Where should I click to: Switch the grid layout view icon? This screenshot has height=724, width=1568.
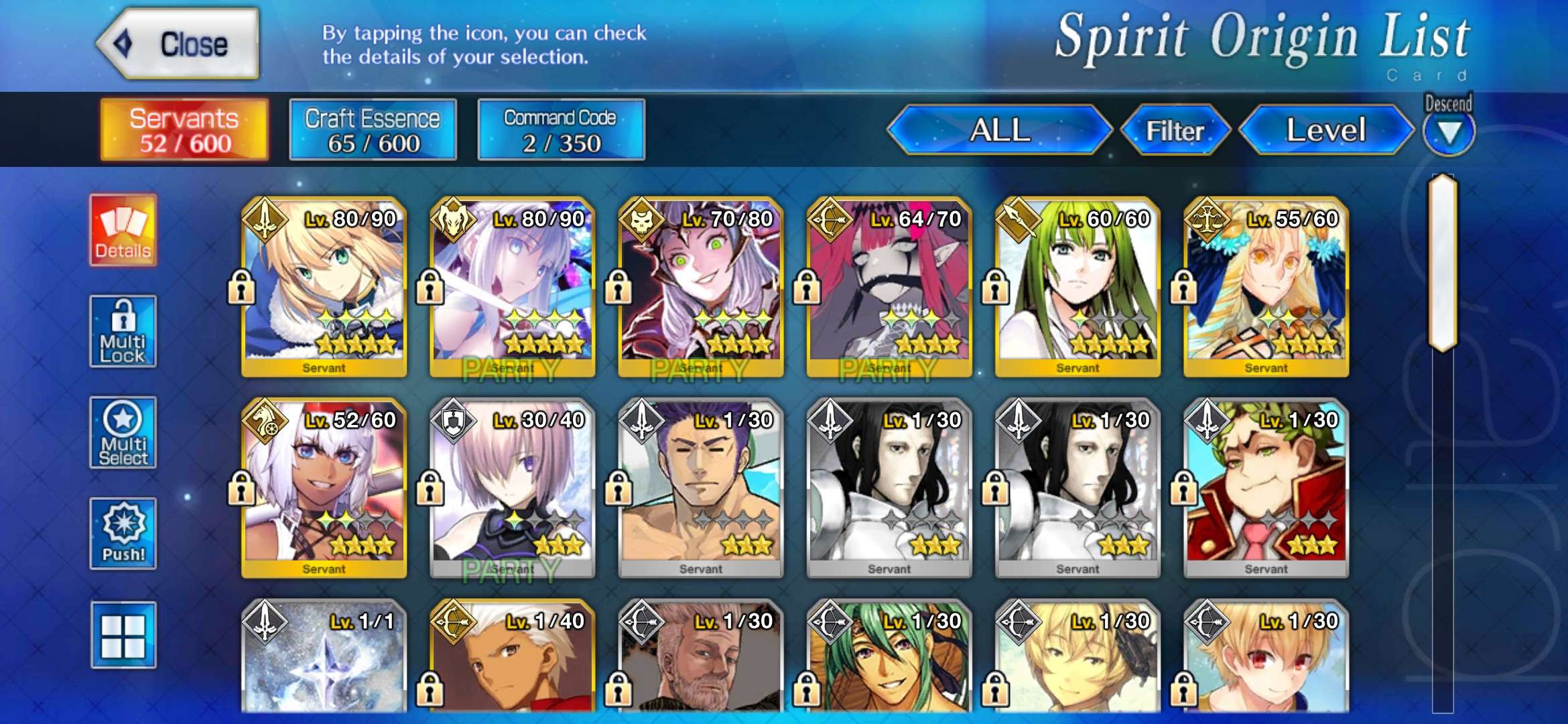pos(123,635)
